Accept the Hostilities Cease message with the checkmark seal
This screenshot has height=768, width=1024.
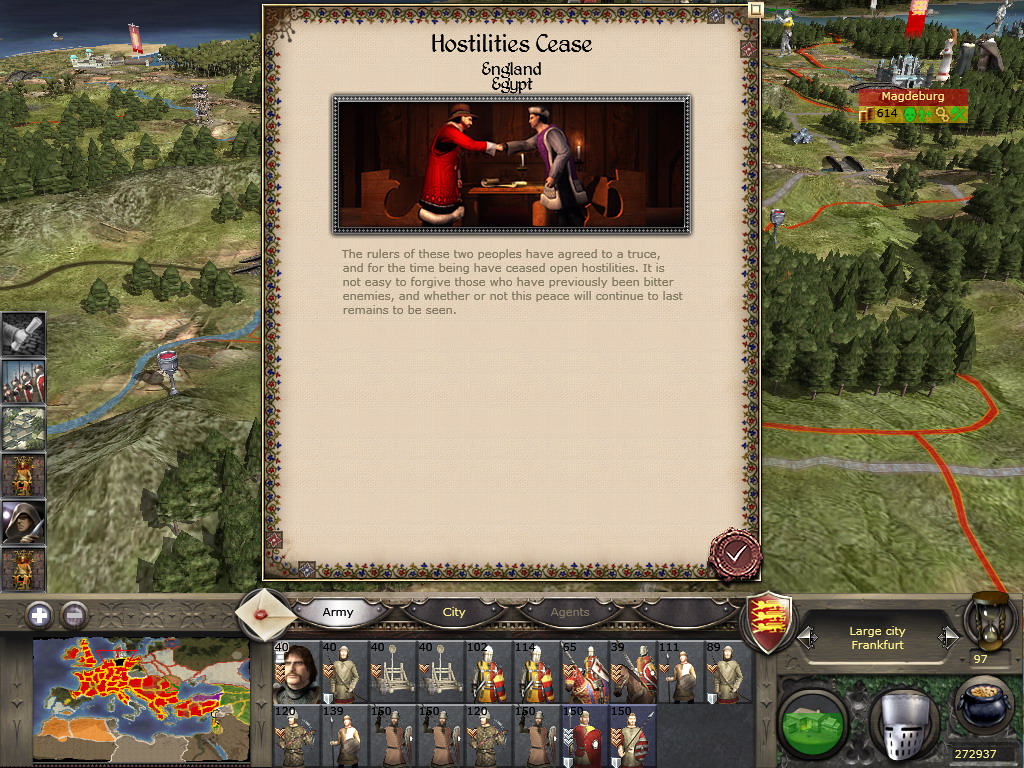[x=735, y=553]
